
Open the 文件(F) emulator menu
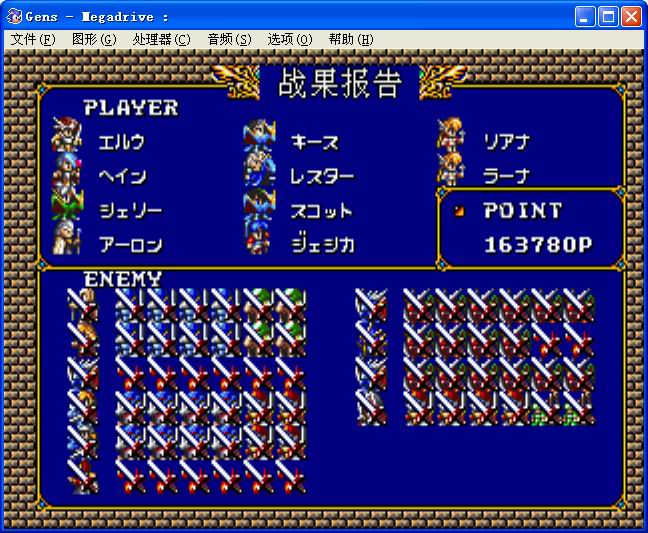click(33, 39)
